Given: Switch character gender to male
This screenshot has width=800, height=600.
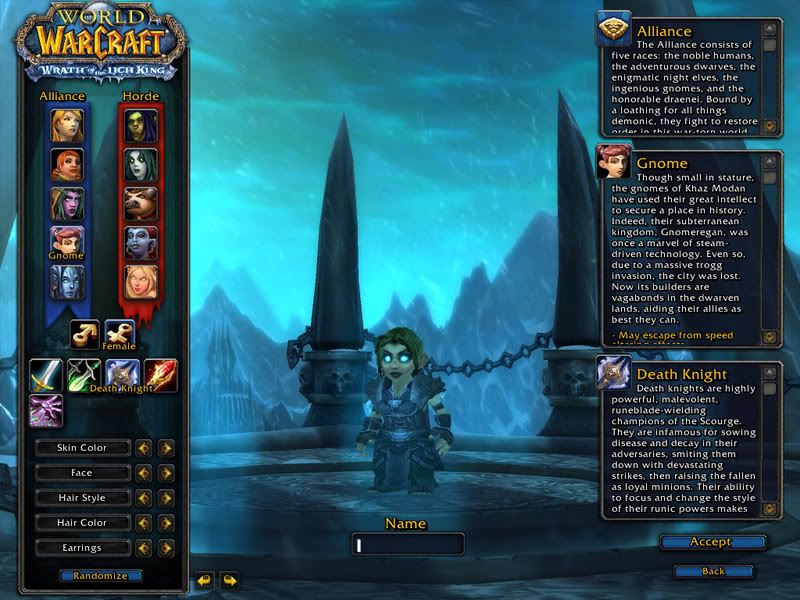Looking at the screenshot, I should tap(84, 334).
